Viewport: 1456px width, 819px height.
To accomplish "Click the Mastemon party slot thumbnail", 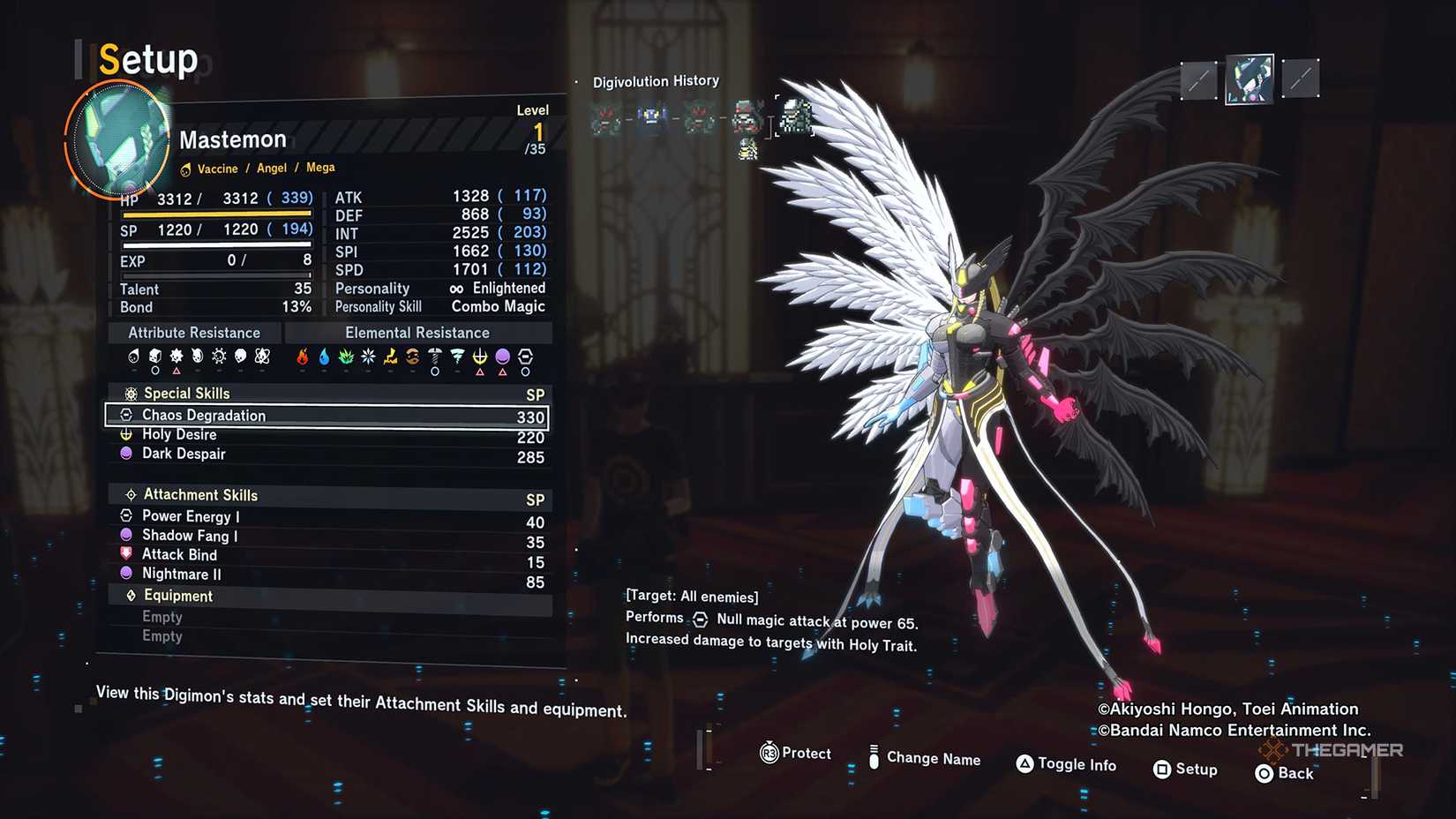I will tap(1249, 79).
